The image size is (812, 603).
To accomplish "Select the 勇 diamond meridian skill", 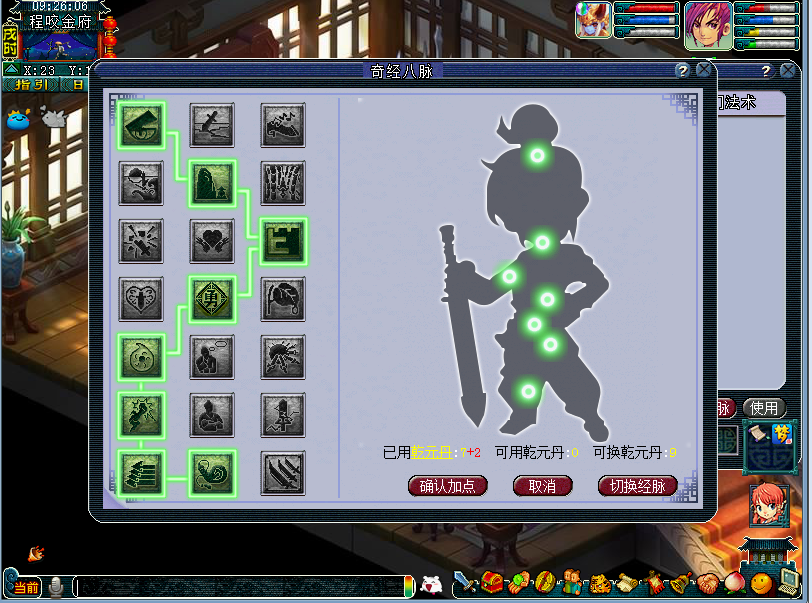I will [x=212, y=298].
